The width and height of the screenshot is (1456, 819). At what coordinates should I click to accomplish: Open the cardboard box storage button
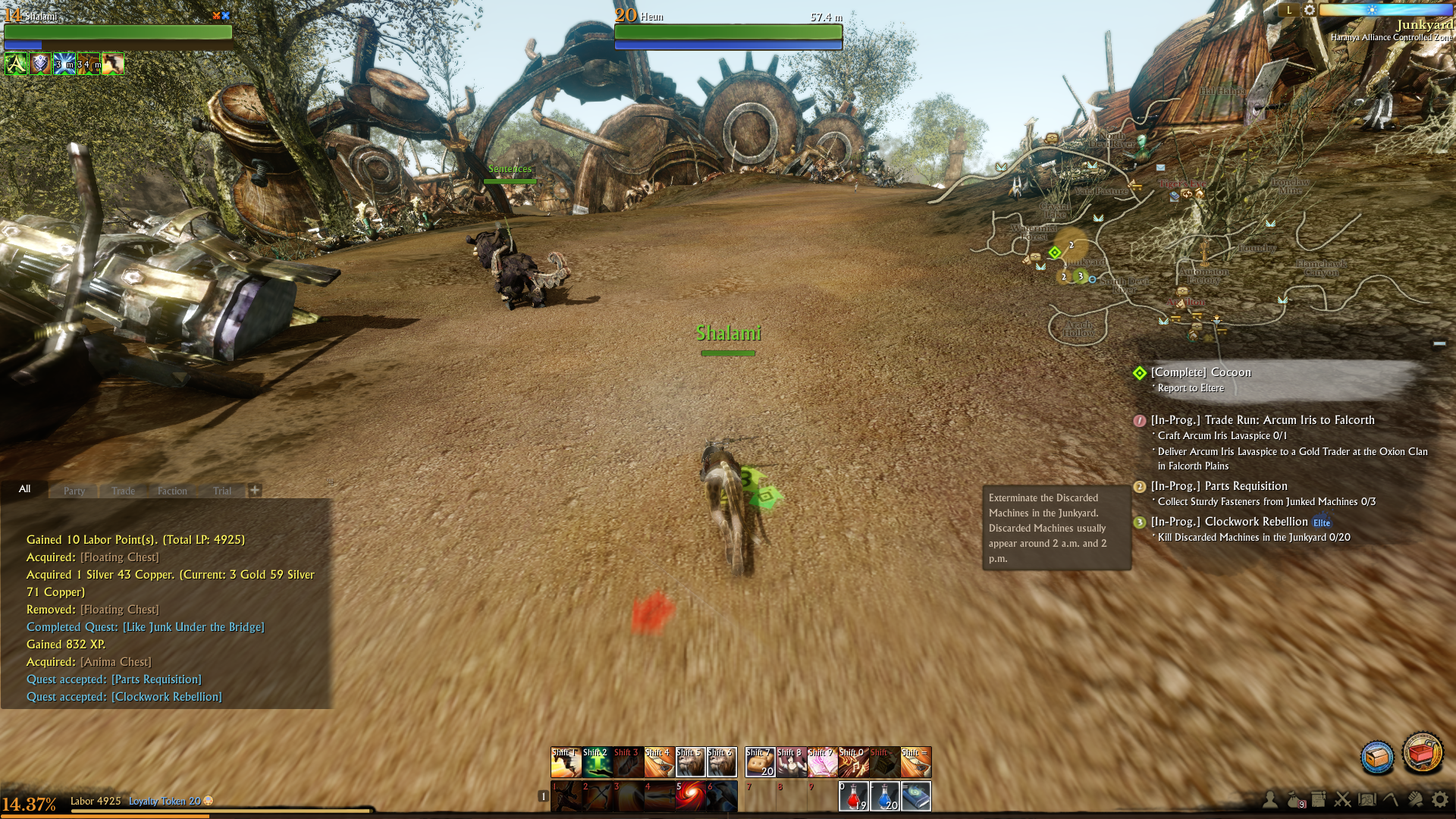[x=1377, y=757]
